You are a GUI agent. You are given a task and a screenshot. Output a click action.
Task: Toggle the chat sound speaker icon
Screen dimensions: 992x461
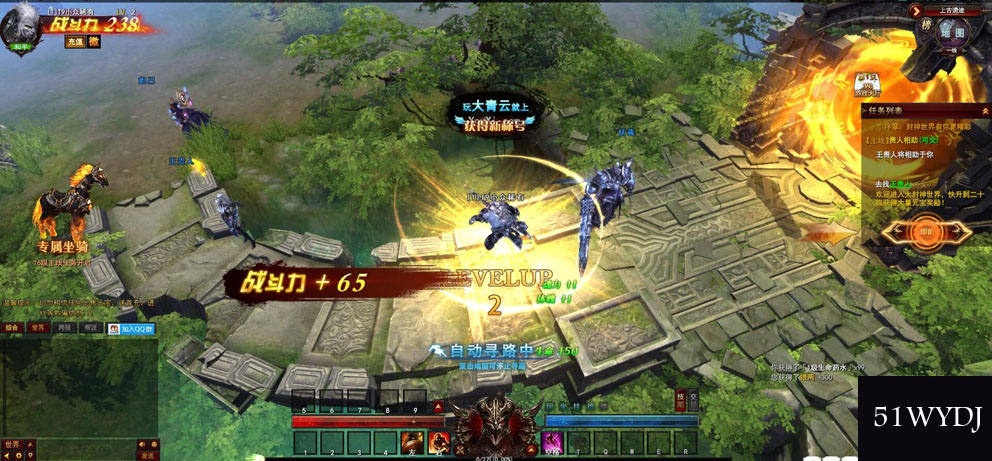point(141,444)
